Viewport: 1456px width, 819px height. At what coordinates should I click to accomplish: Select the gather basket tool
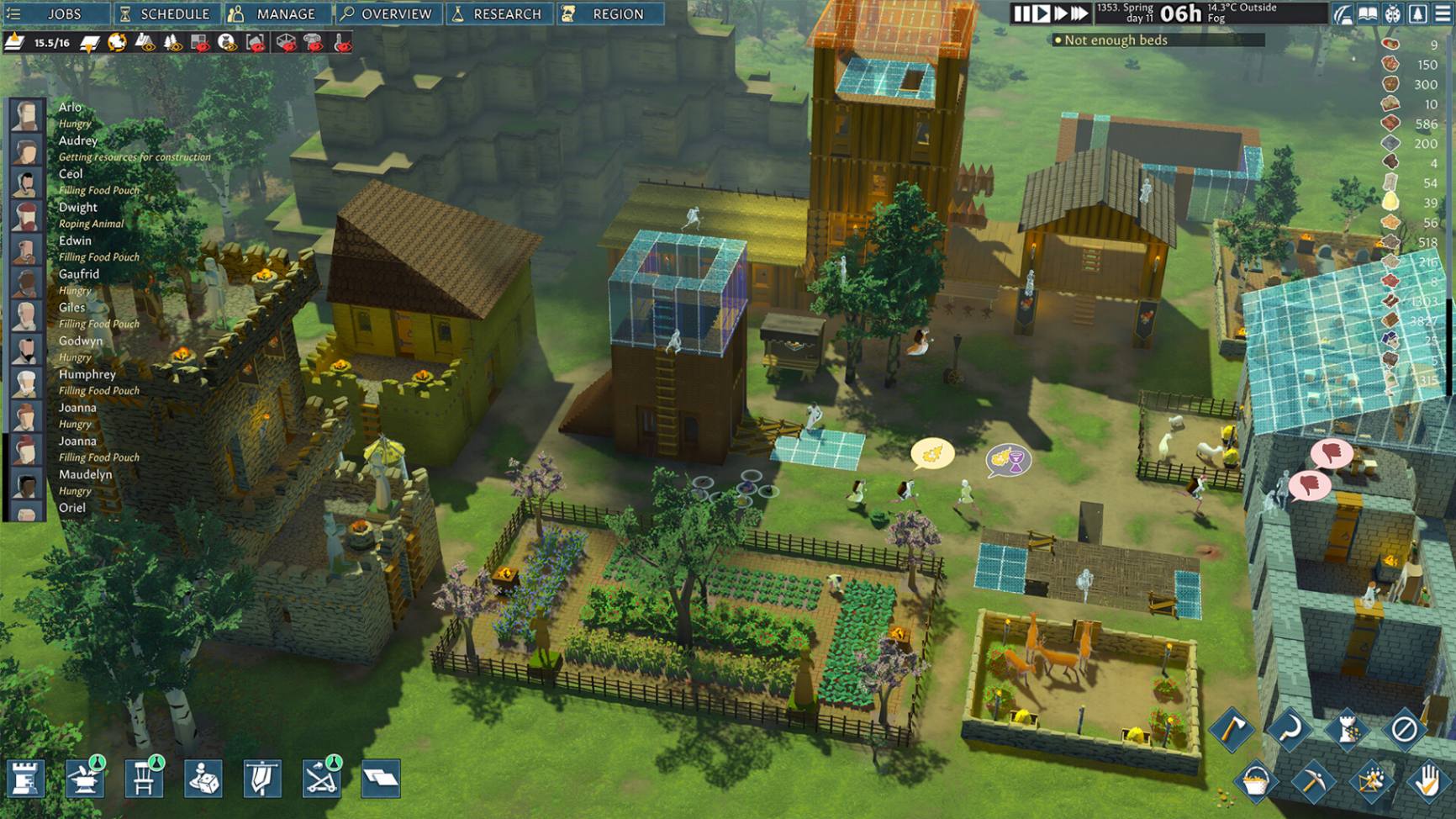(x=1256, y=782)
